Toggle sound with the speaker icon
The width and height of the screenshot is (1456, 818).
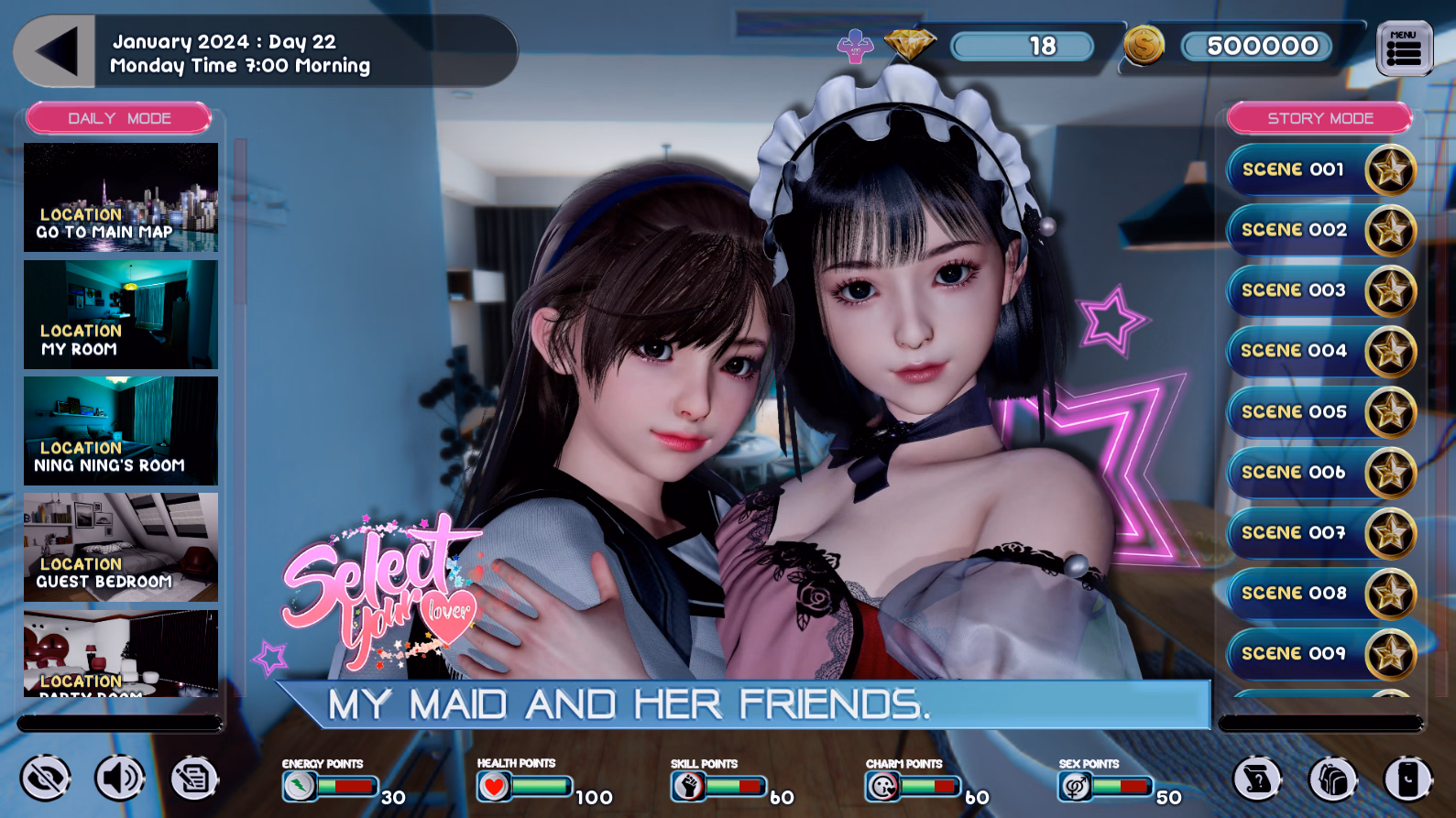(120, 780)
